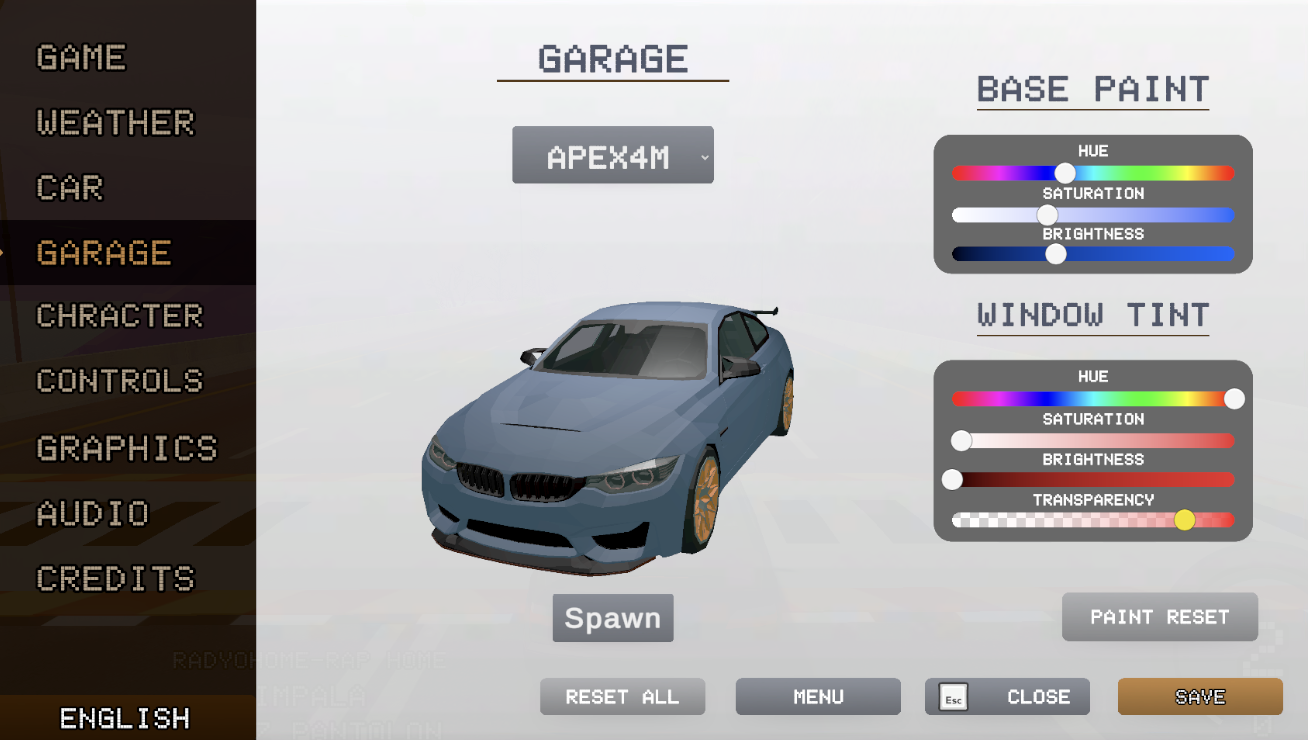Open the APEX4M car selection dropdown
Viewport: 1308px width, 740px height.
(x=612, y=154)
